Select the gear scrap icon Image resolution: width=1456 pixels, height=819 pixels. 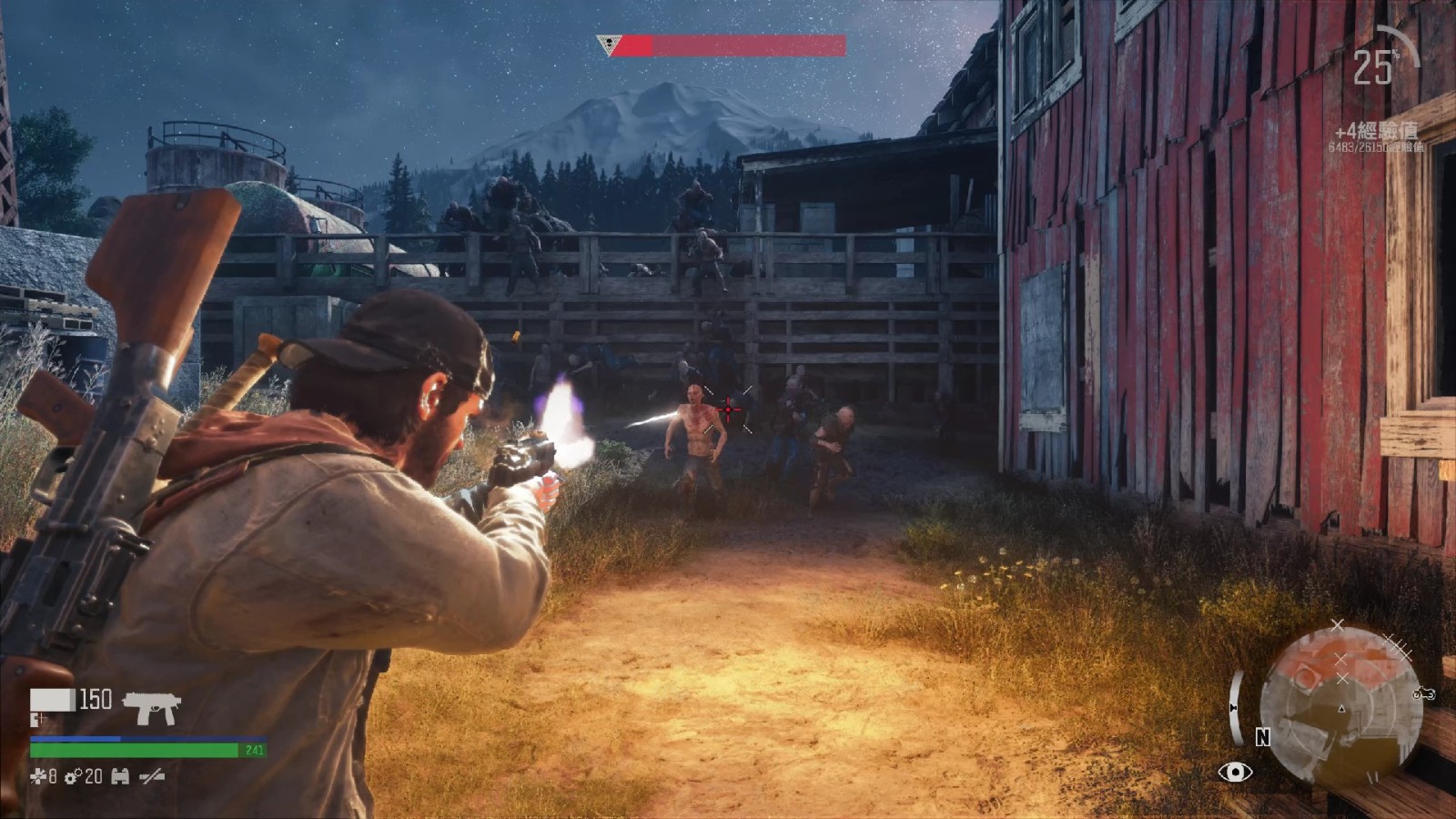[x=73, y=776]
